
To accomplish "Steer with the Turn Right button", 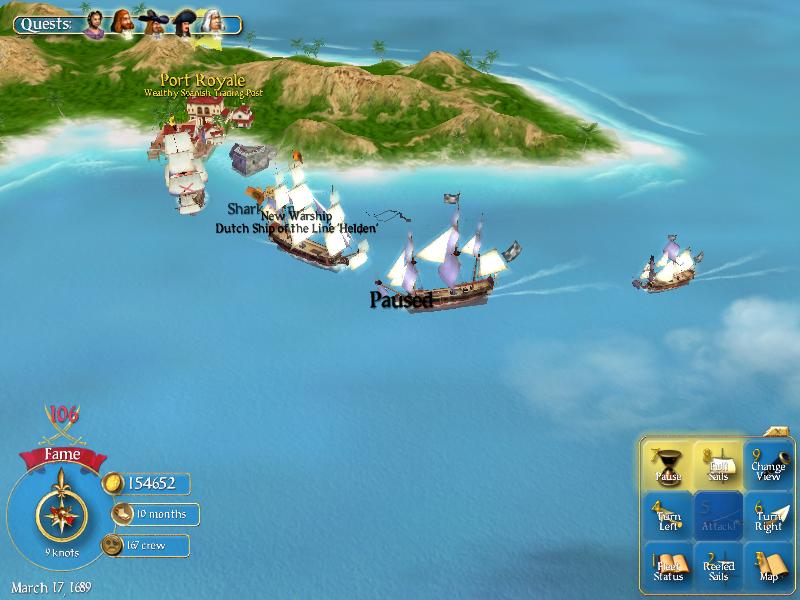I will pos(768,516).
